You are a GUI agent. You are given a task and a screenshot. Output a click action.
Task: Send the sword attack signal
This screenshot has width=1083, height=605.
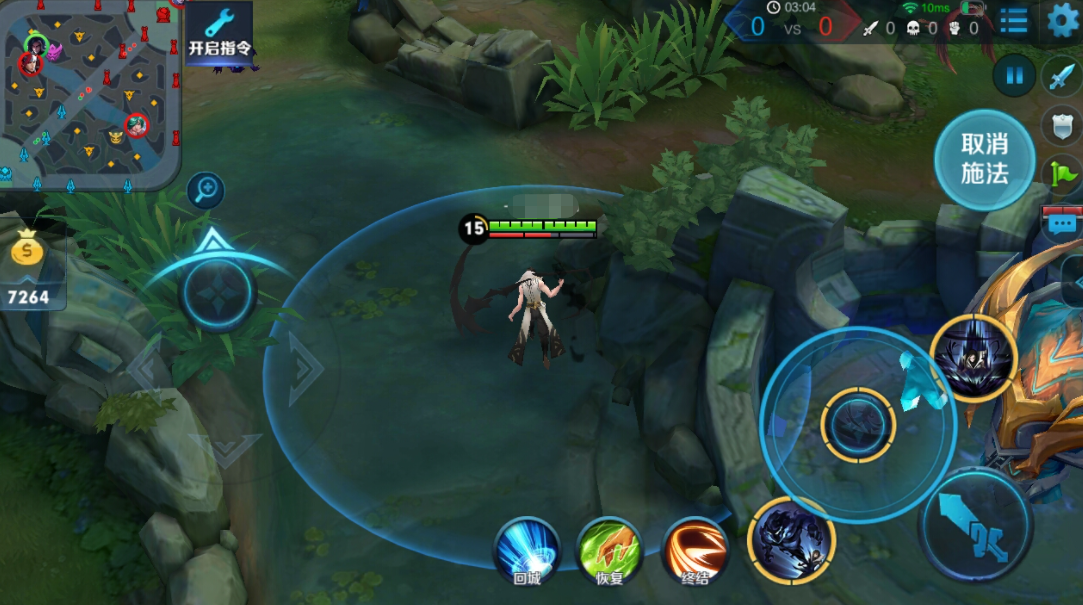point(1061,77)
